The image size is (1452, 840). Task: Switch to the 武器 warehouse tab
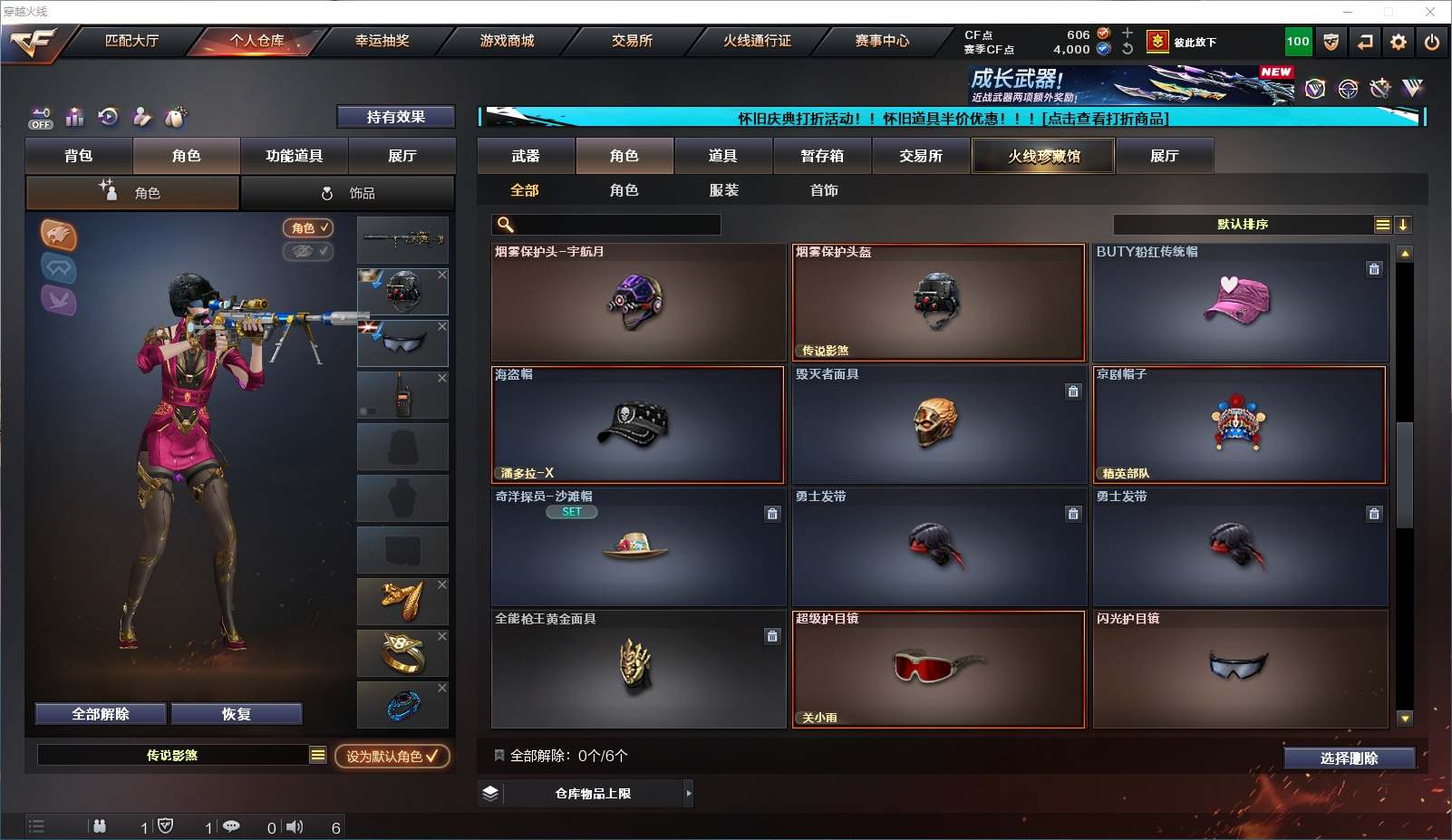click(526, 156)
